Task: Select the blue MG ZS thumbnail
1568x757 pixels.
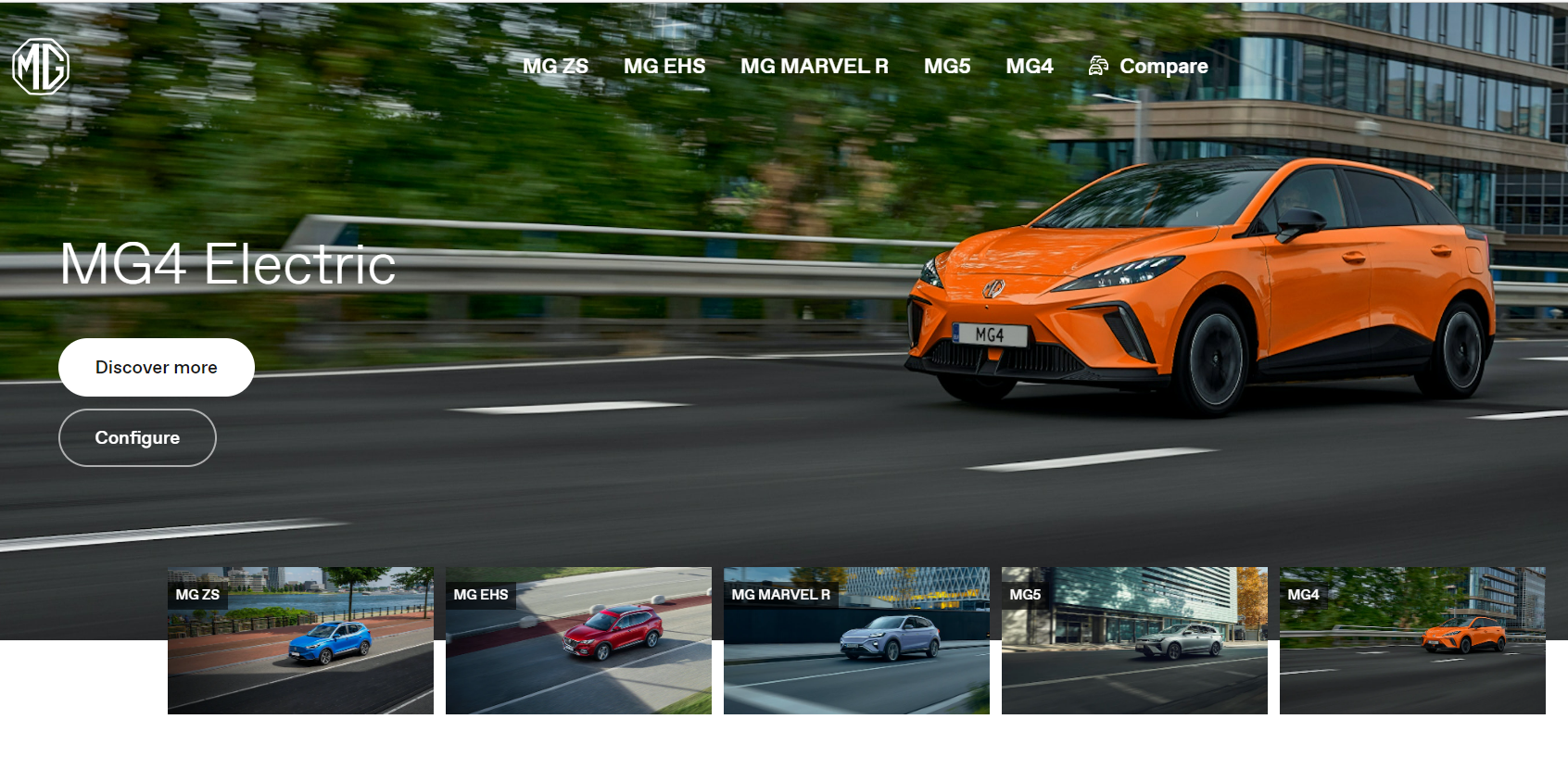Action: point(300,640)
